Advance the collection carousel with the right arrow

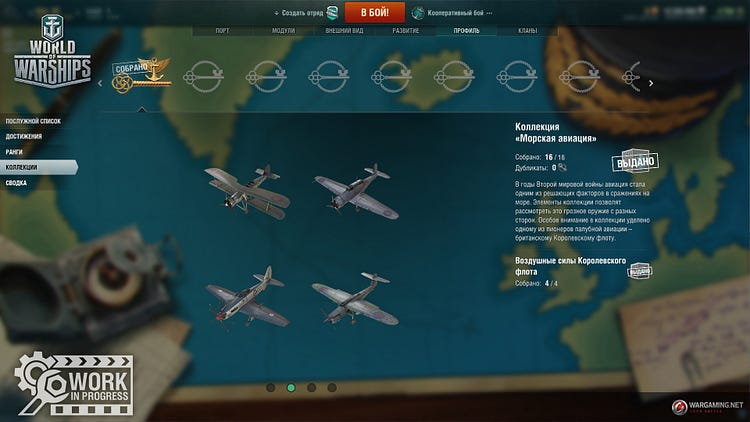point(651,83)
